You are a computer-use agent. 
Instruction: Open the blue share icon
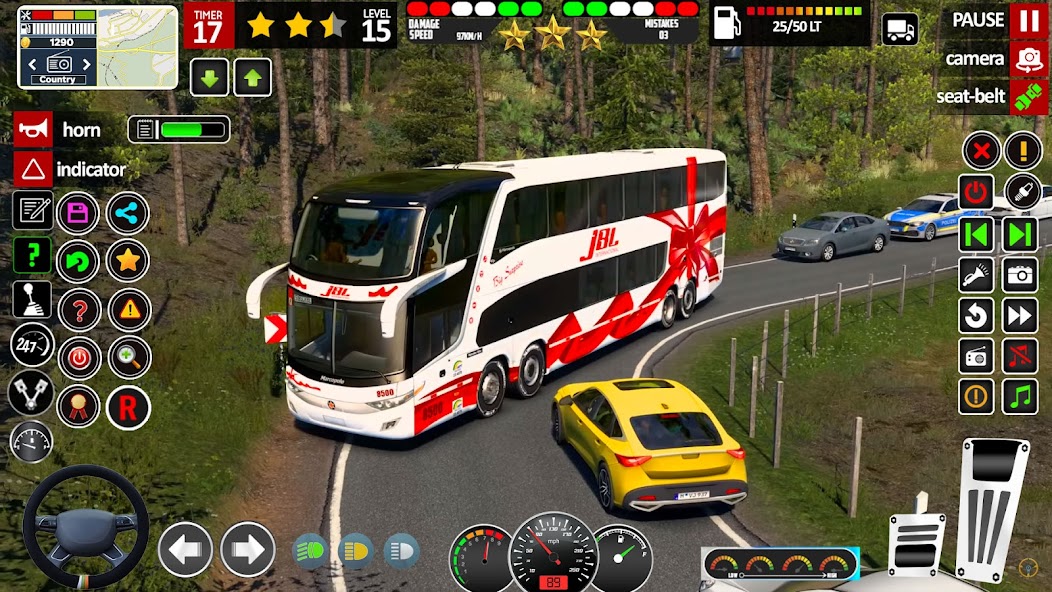(x=128, y=213)
